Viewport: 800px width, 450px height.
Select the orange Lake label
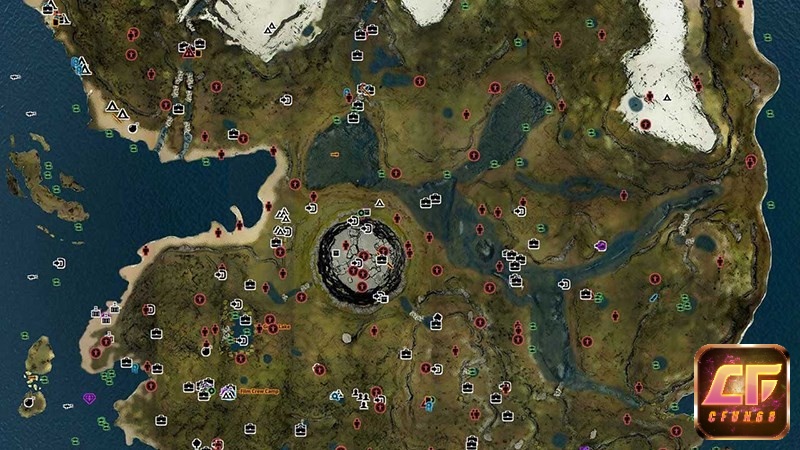coord(283,326)
